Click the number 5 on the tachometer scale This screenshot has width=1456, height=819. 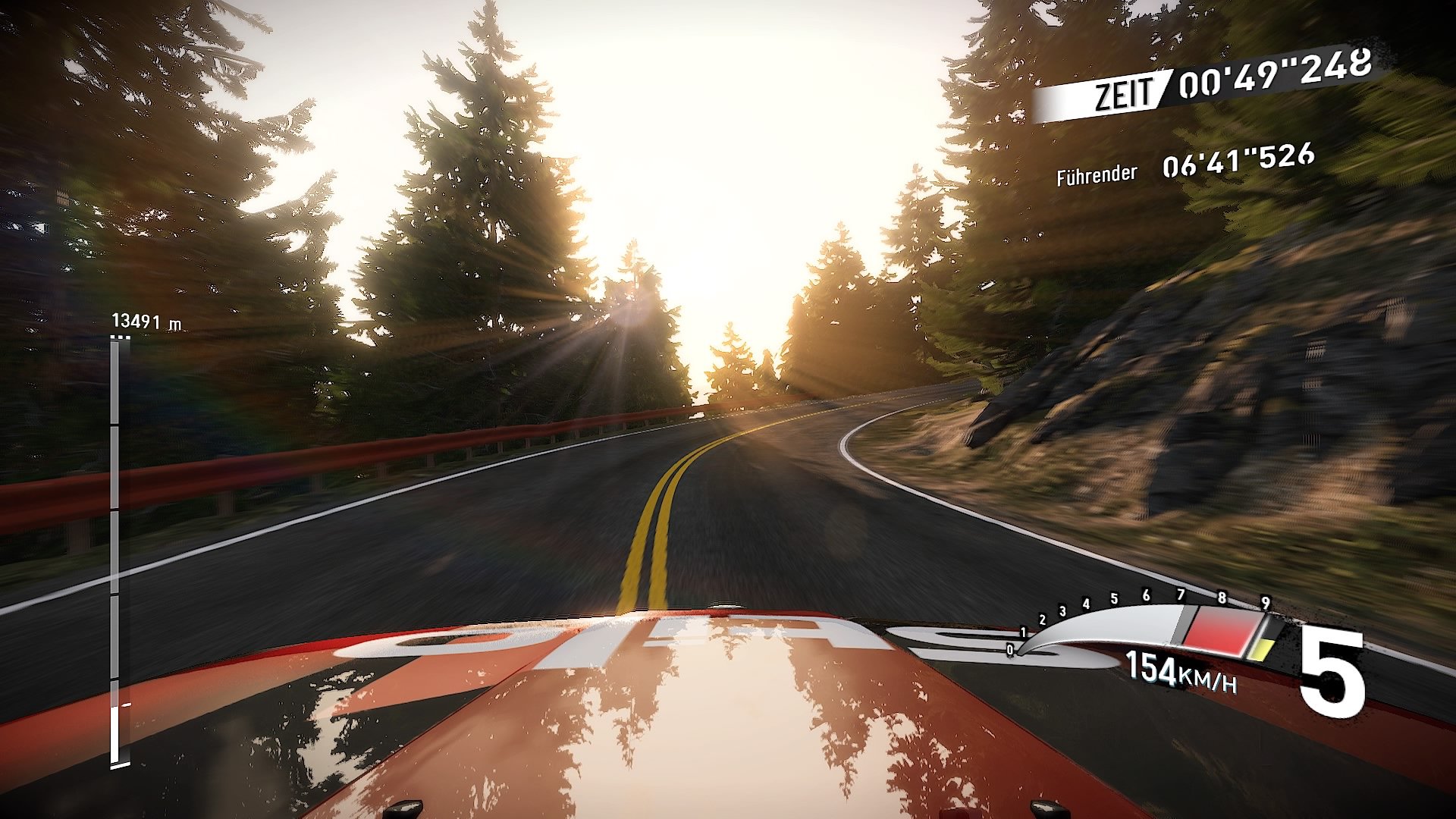(x=1113, y=598)
